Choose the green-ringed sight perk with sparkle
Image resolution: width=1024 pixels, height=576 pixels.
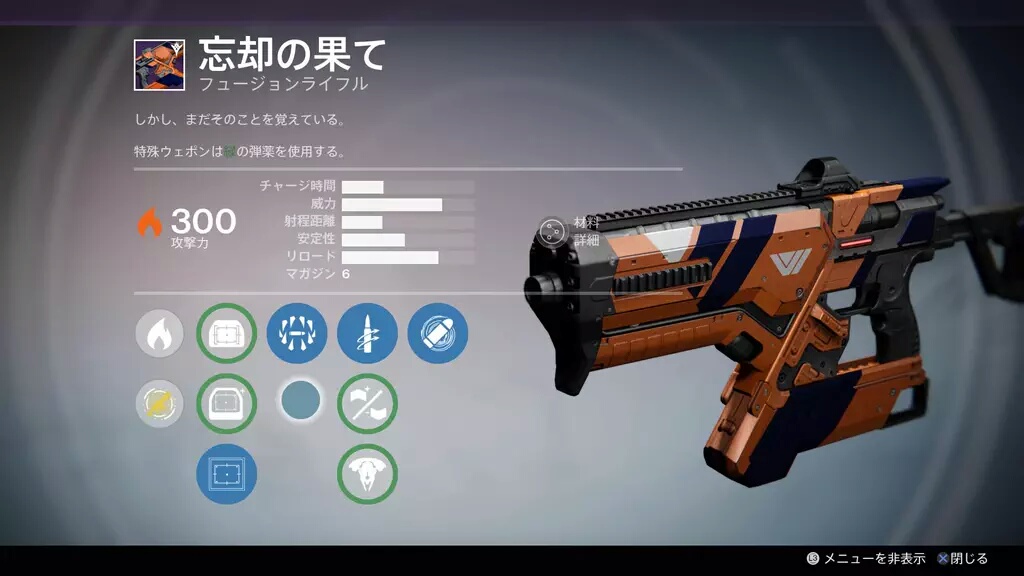click(x=227, y=403)
